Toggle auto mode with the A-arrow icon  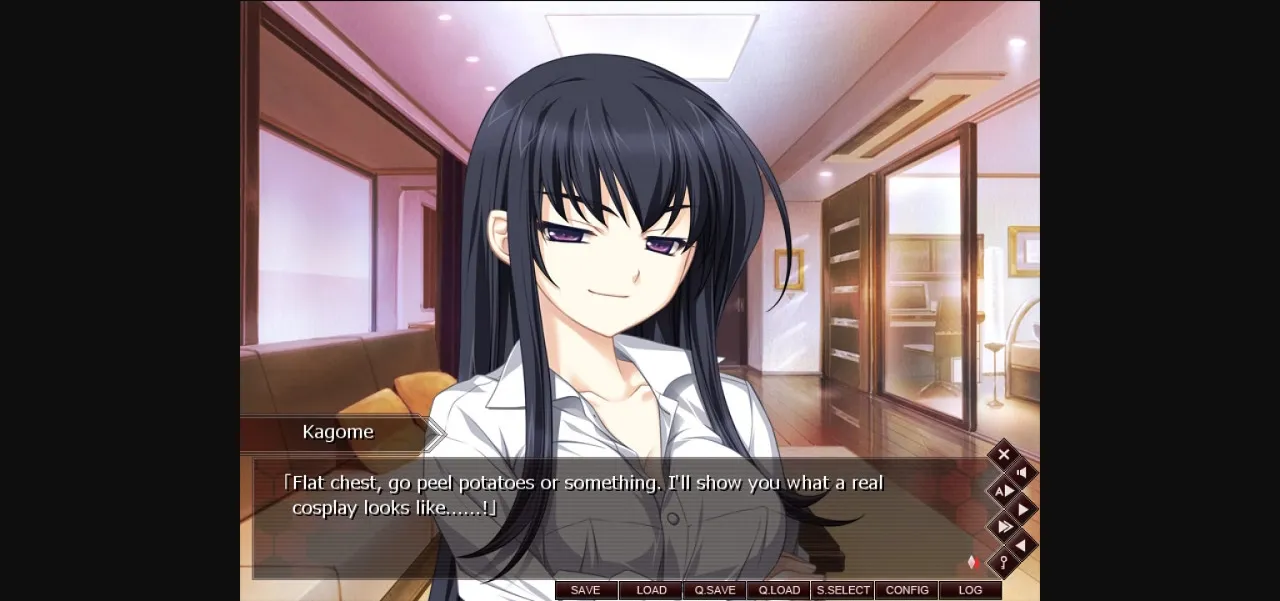click(1004, 491)
